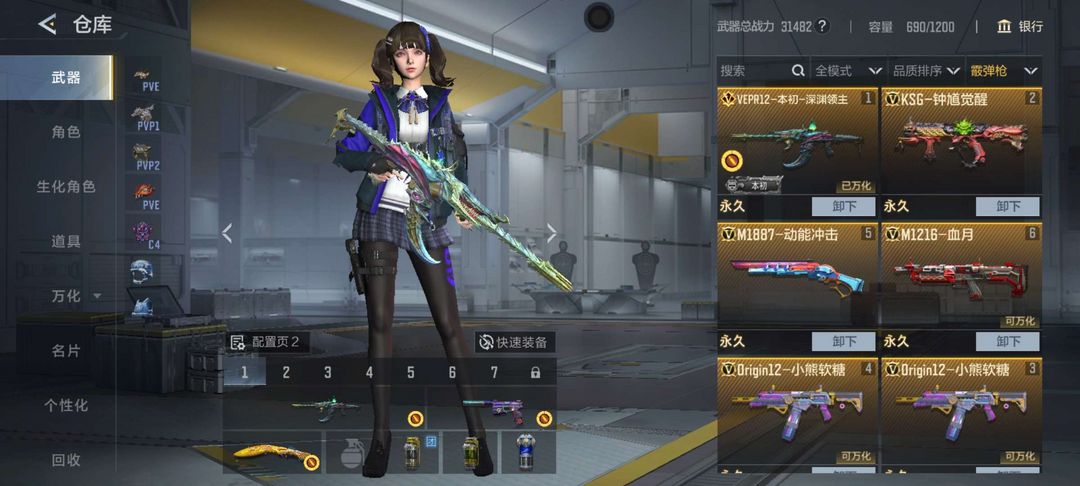Switch to loadout slot 3
Image resolution: width=1080 pixels, height=486 pixels.
click(327, 373)
